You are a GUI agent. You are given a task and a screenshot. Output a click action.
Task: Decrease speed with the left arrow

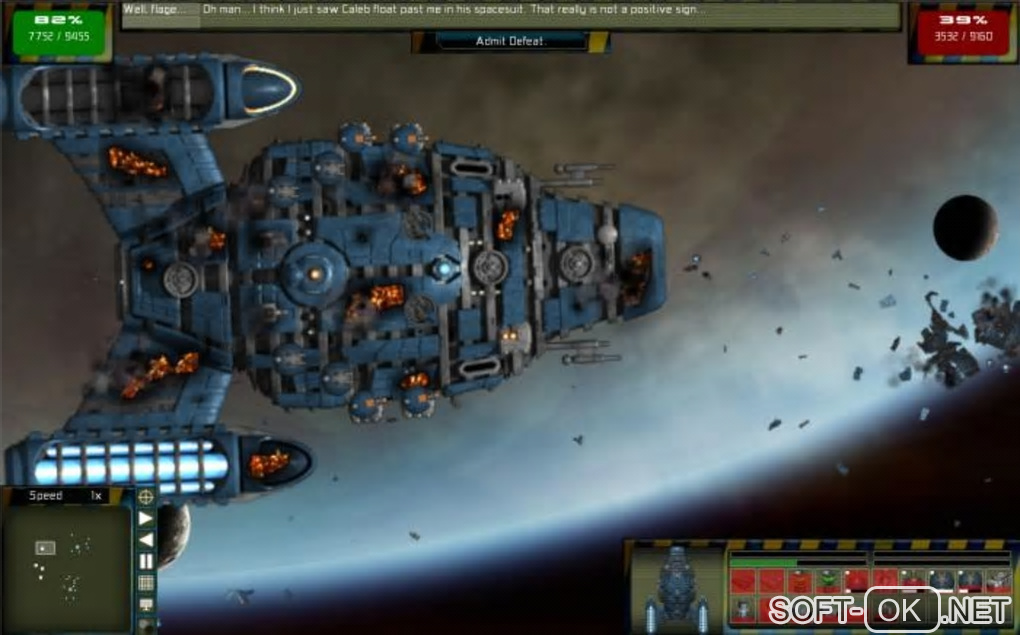pyautogui.click(x=146, y=540)
